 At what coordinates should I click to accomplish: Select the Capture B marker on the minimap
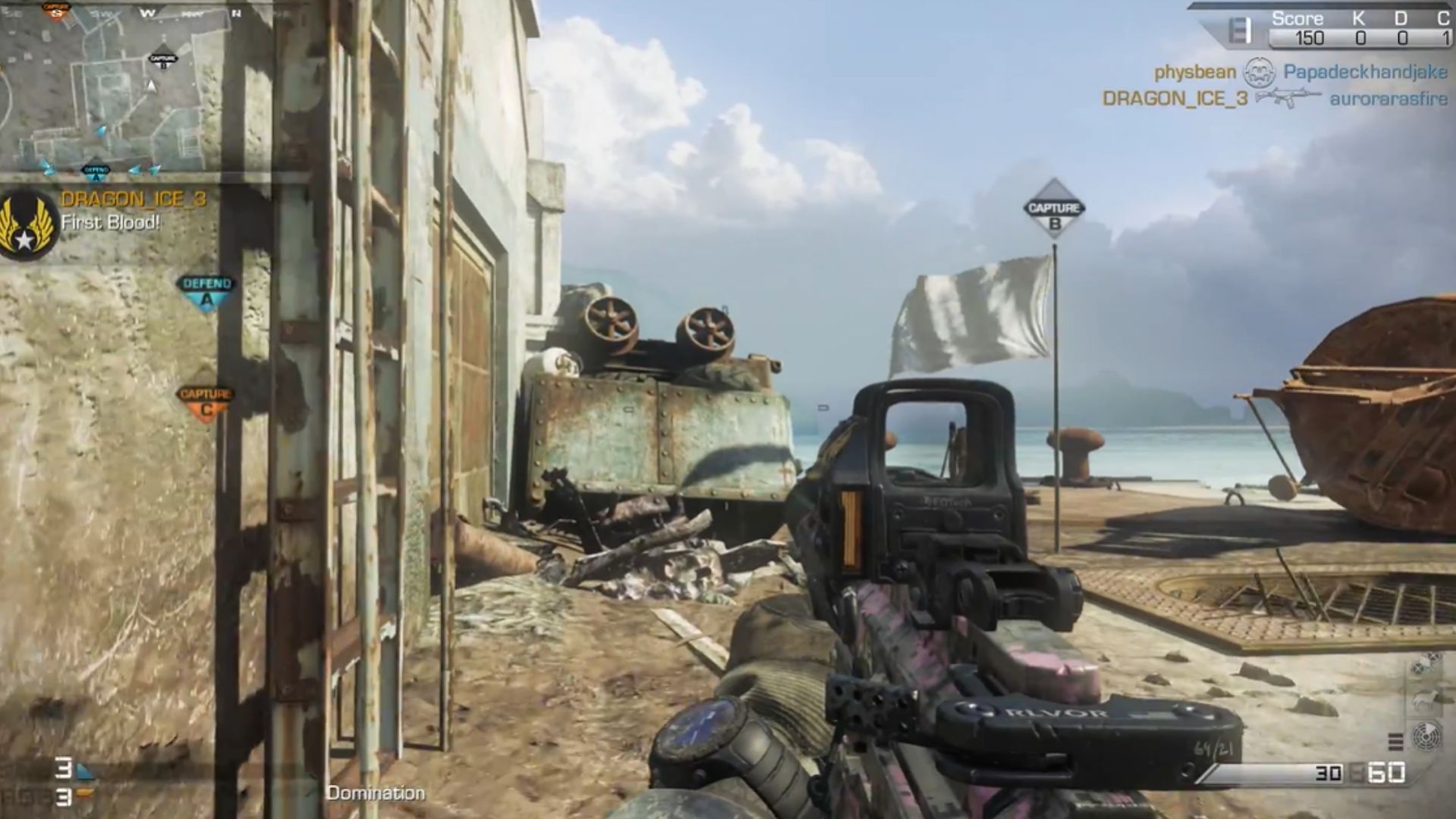tap(163, 60)
